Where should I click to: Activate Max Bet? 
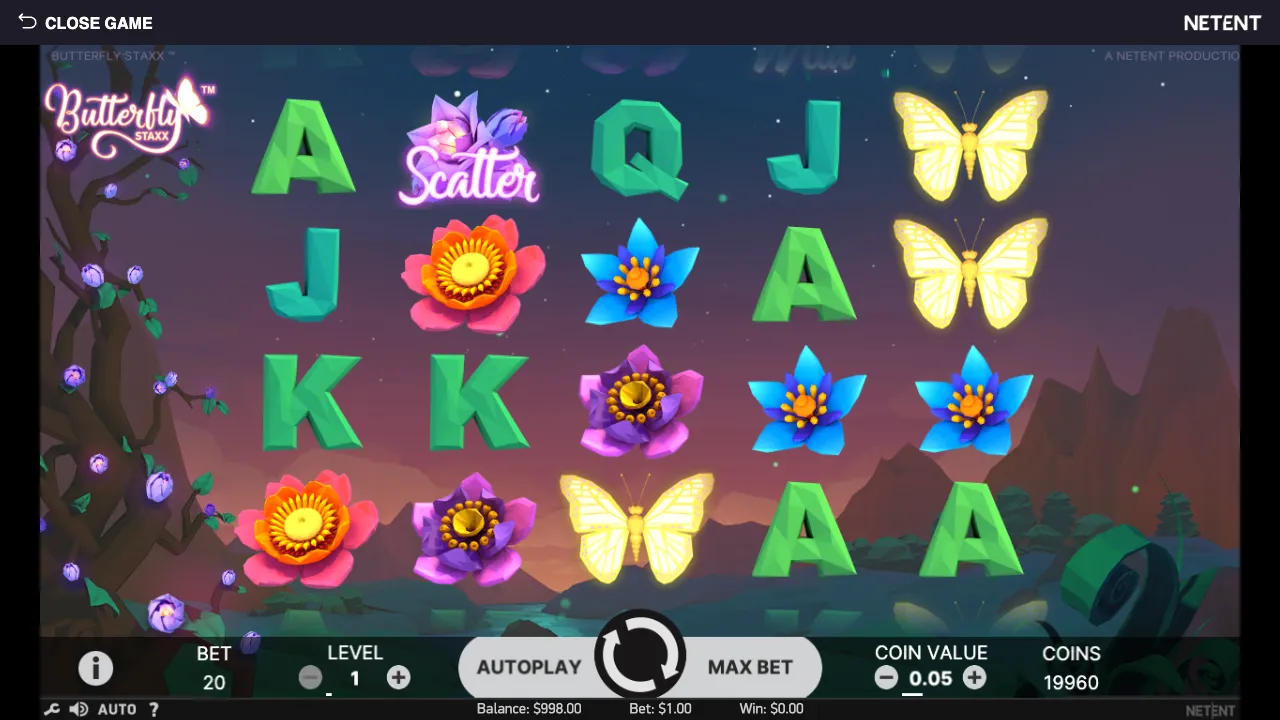[x=751, y=667]
